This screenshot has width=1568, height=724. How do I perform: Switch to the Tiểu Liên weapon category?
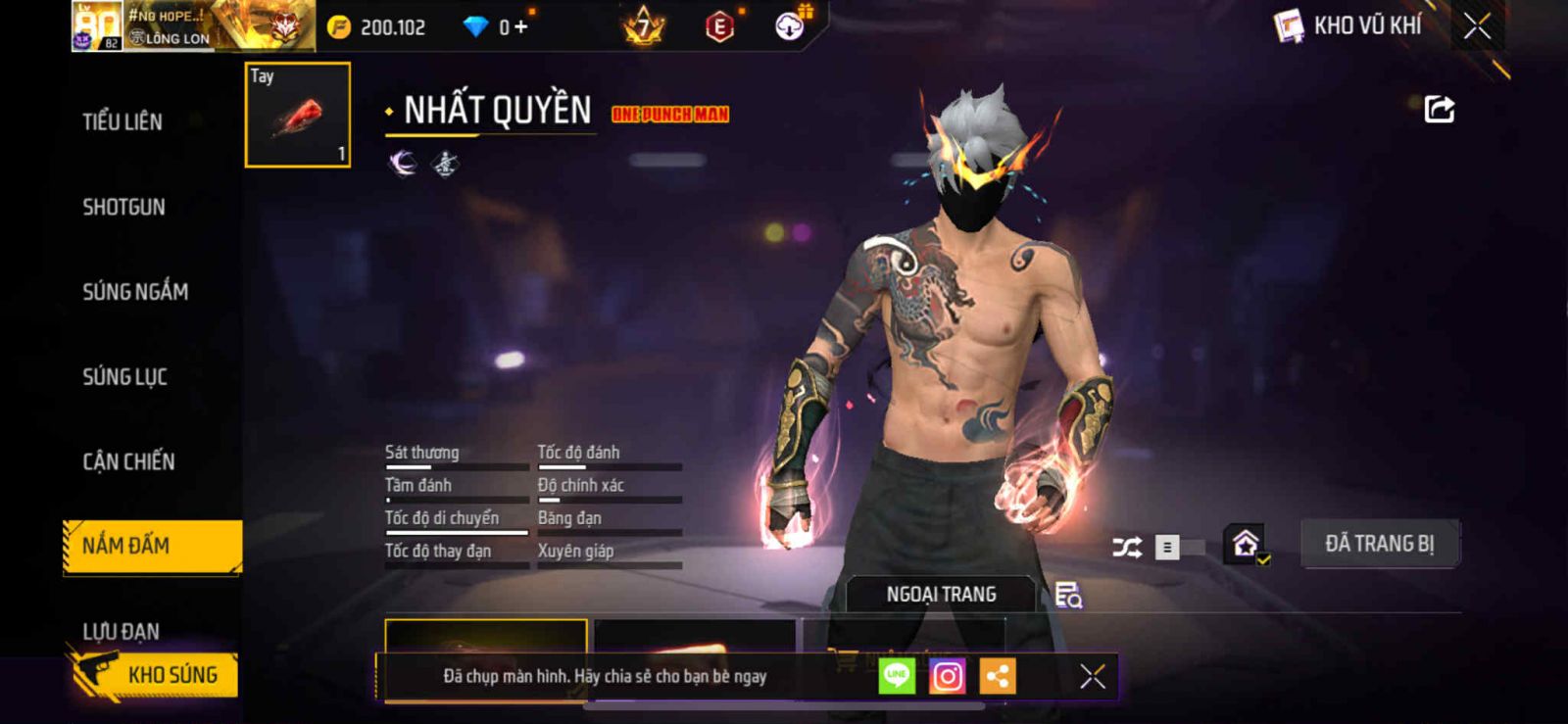click(x=122, y=121)
